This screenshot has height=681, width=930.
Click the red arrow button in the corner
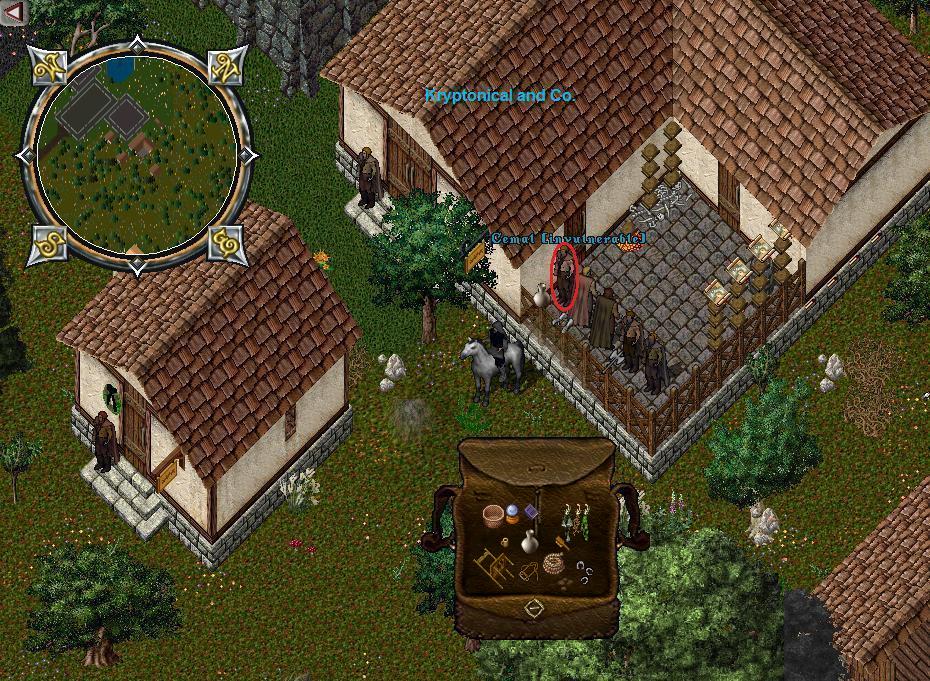coord(13,13)
